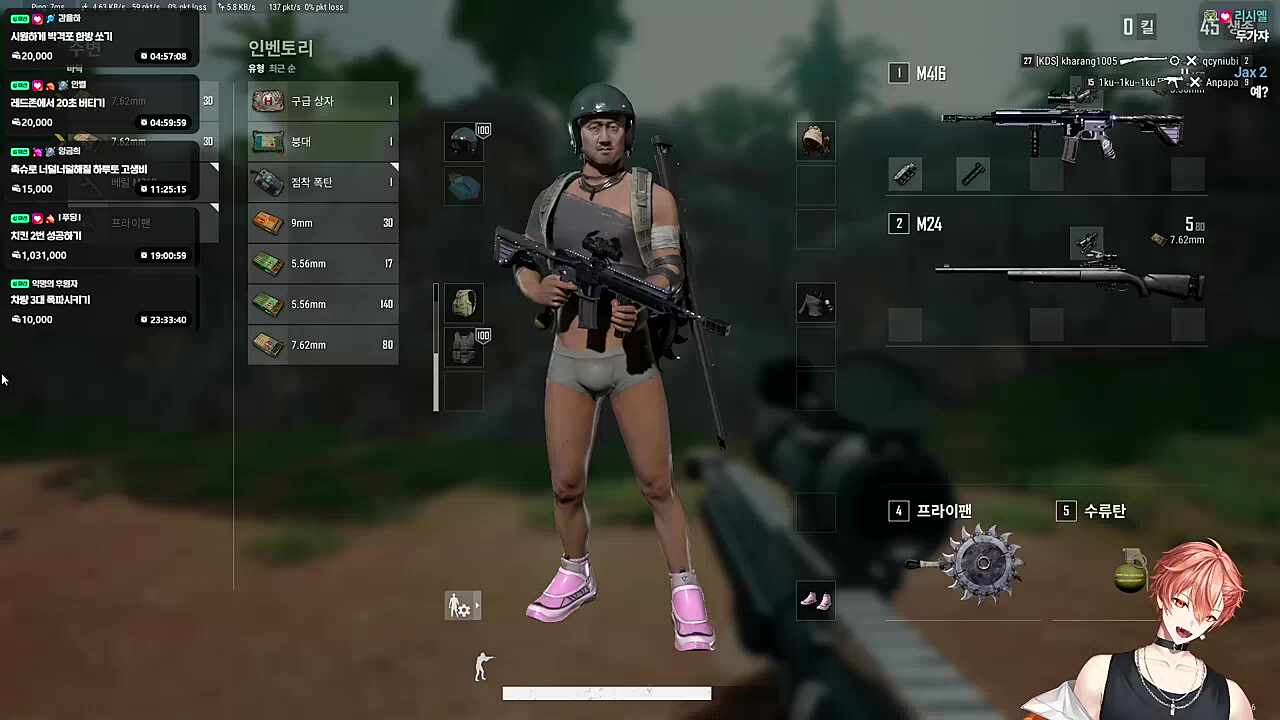Select the 7.62mm ammo stack of 80

click(322, 344)
